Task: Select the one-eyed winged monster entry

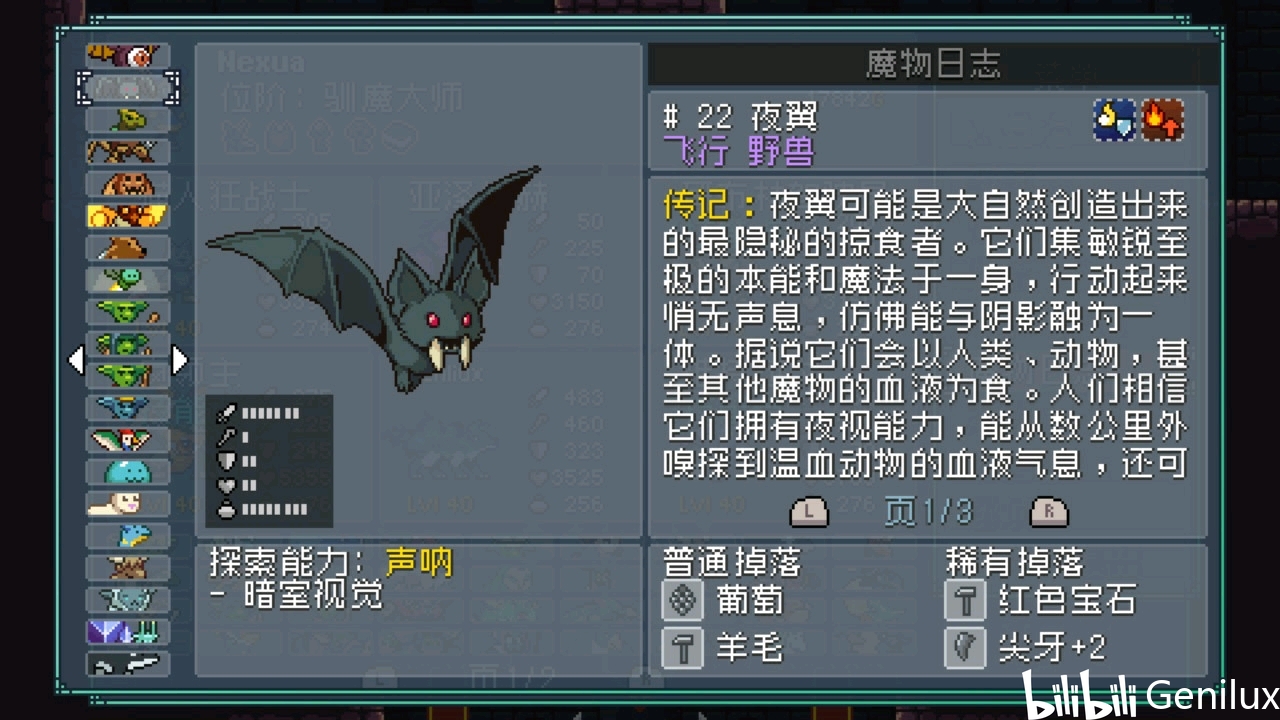Action: 128,56
